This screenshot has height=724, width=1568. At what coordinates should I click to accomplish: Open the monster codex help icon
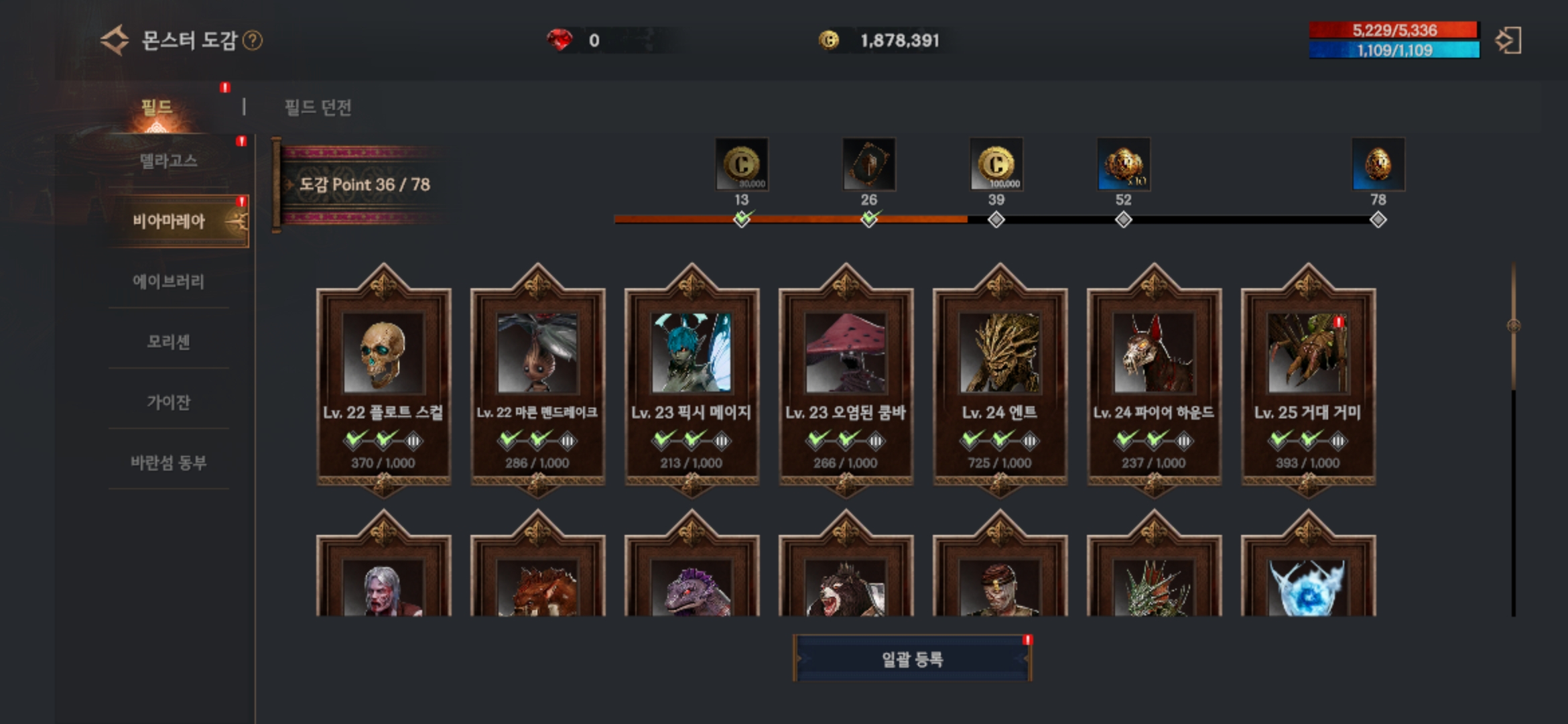(x=253, y=41)
